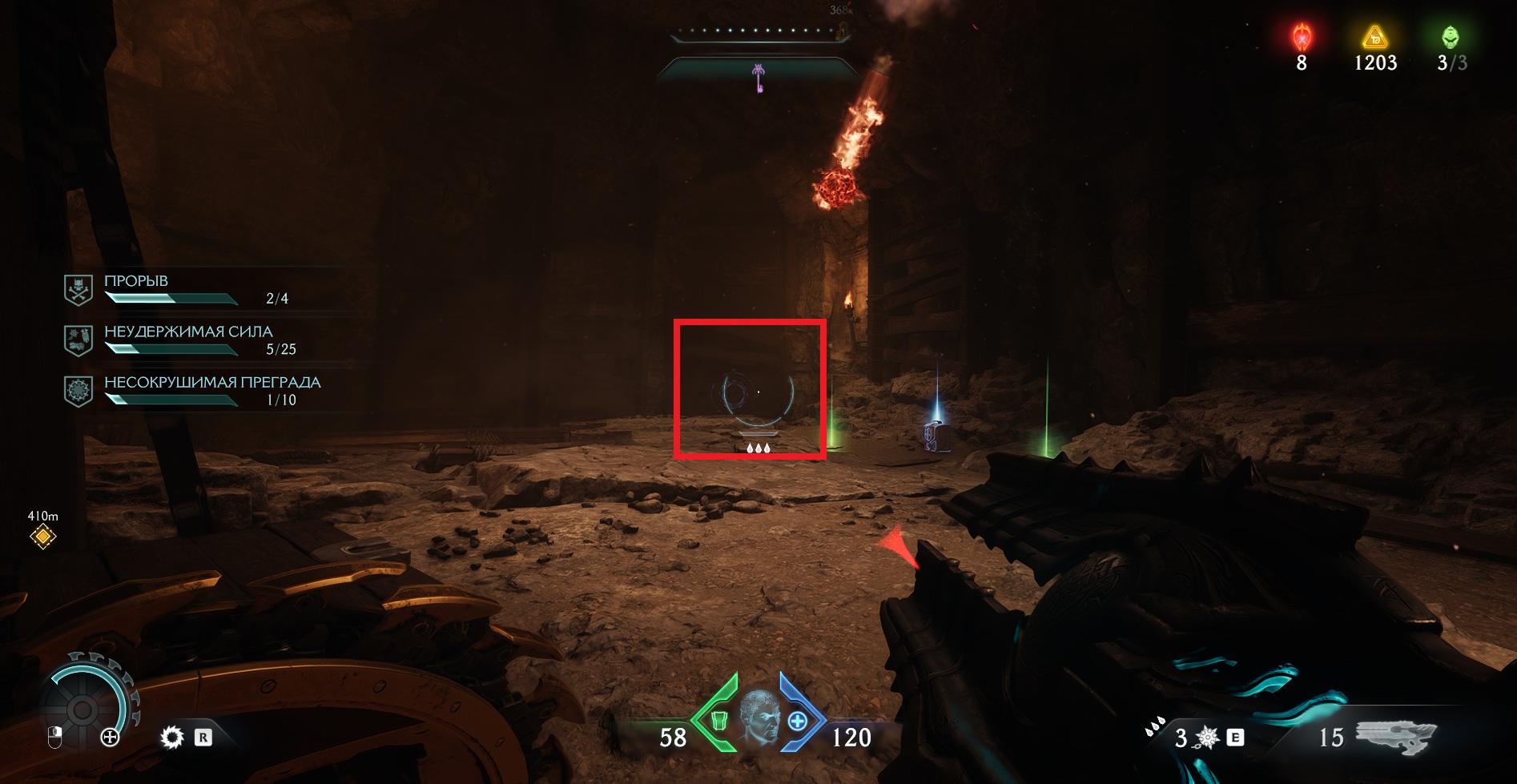Click the red demon icon counter

1302,37
